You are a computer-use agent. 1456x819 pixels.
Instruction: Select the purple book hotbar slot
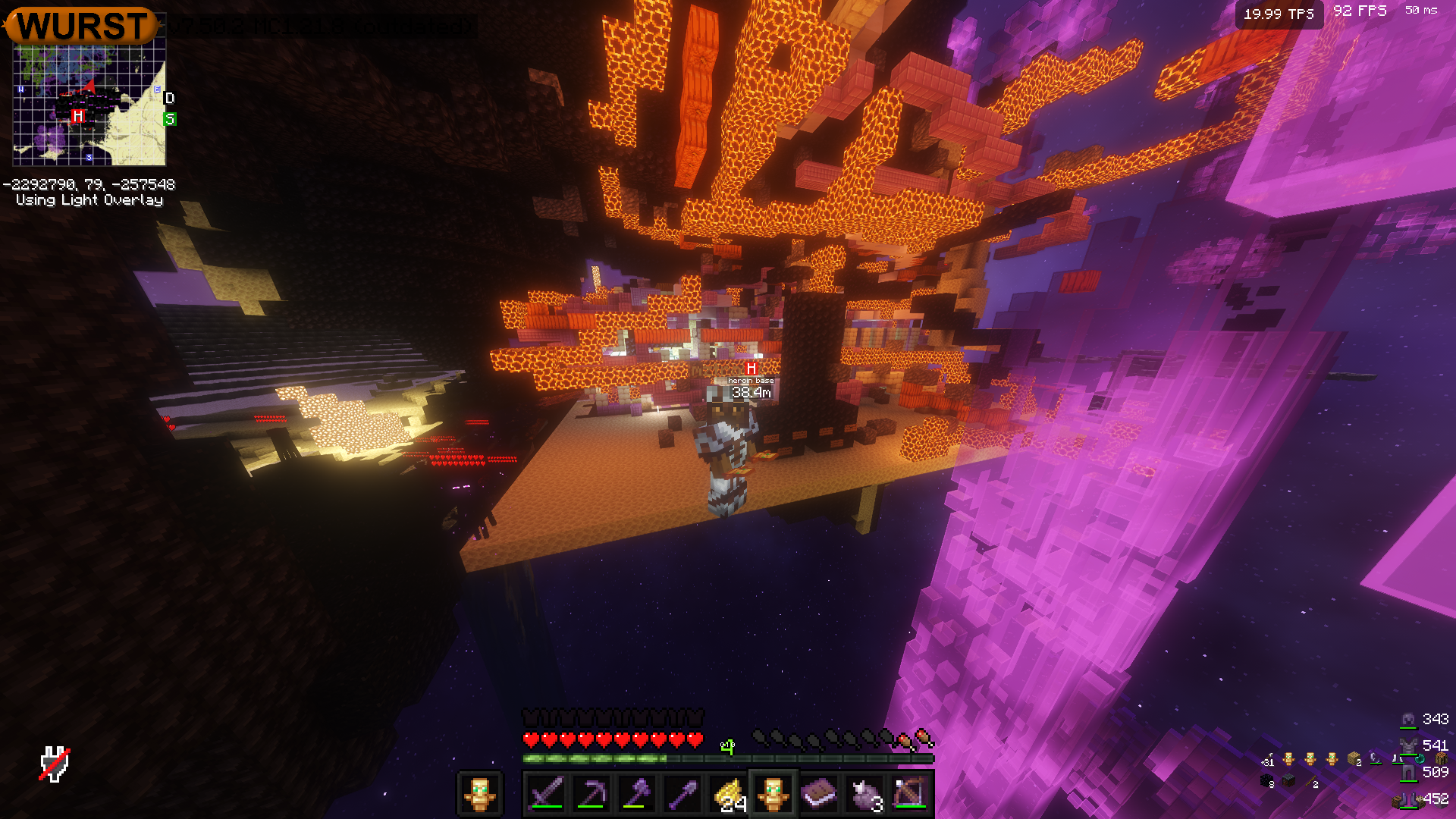click(819, 794)
